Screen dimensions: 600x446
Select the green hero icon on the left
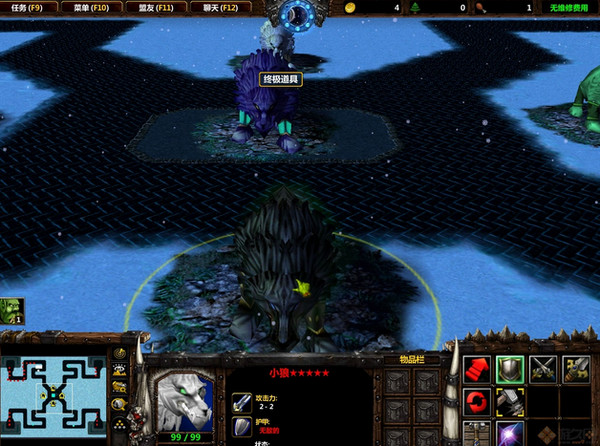tap(12, 310)
